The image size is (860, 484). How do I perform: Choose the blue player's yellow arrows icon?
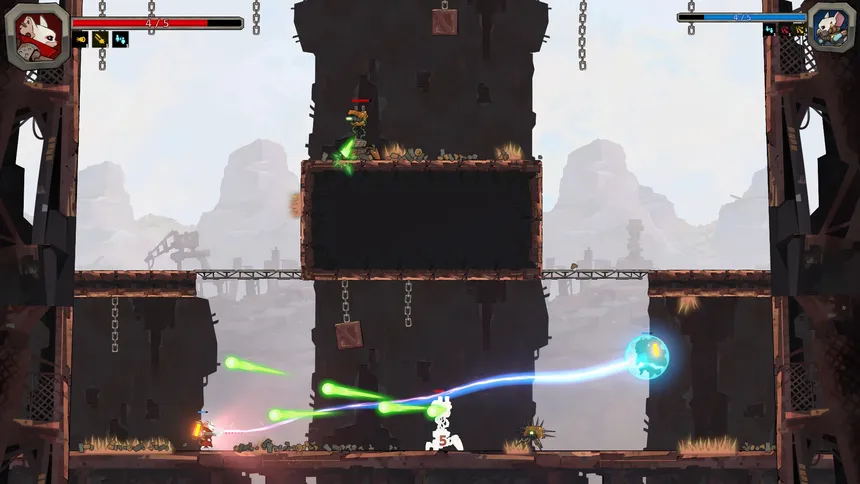pos(798,31)
